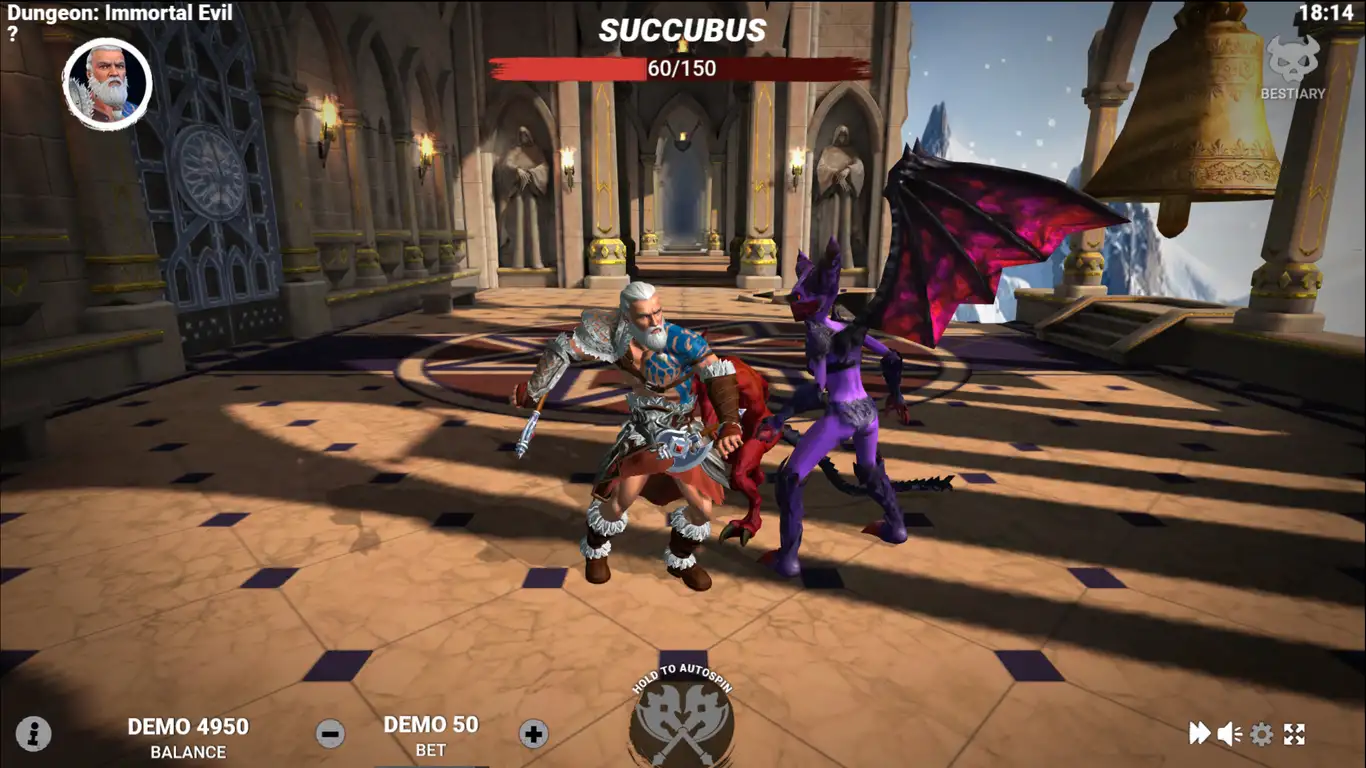This screenshot has width=1366, height=768.
Task: Decrease the bet amount
Action: (330, 734)
